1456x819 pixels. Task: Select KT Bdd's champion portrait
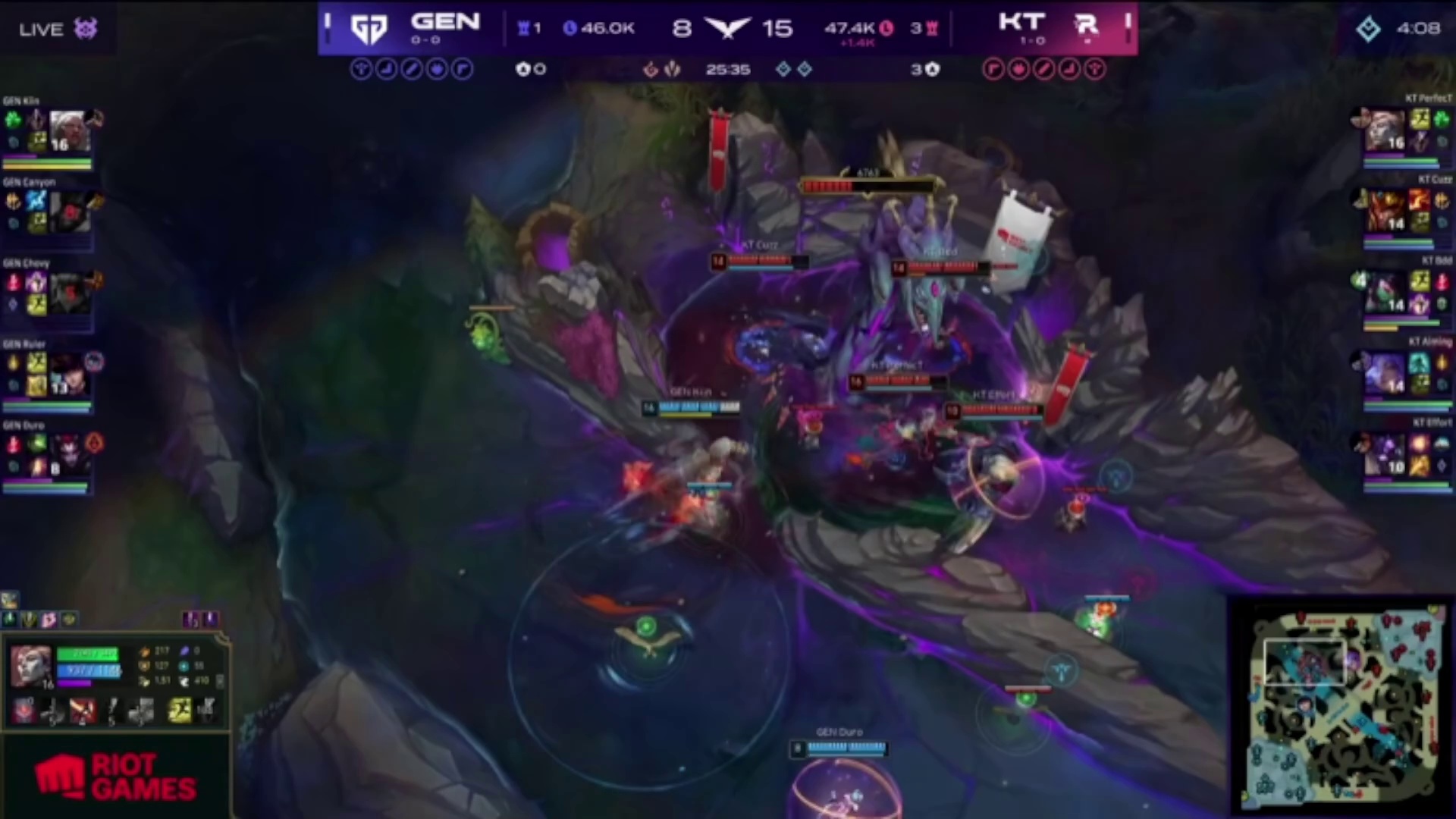coord(1385,293)
